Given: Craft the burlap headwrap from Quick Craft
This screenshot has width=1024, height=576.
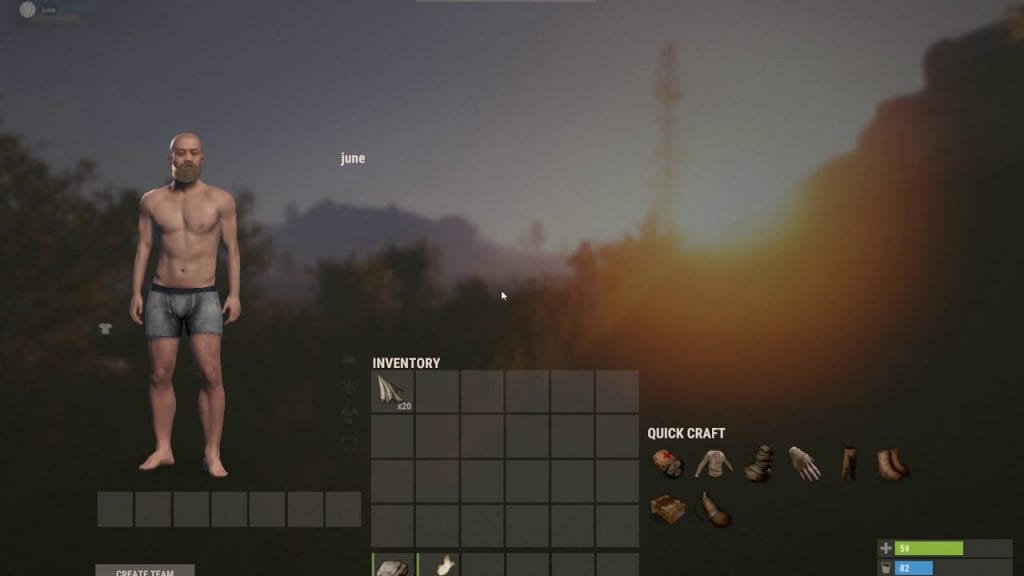Looking at the screenshot, I should click(759, 464).
